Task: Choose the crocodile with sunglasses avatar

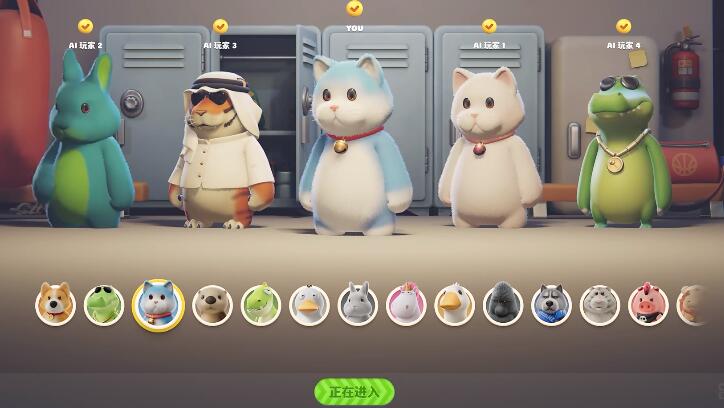Action: click(x=104, y=304)
